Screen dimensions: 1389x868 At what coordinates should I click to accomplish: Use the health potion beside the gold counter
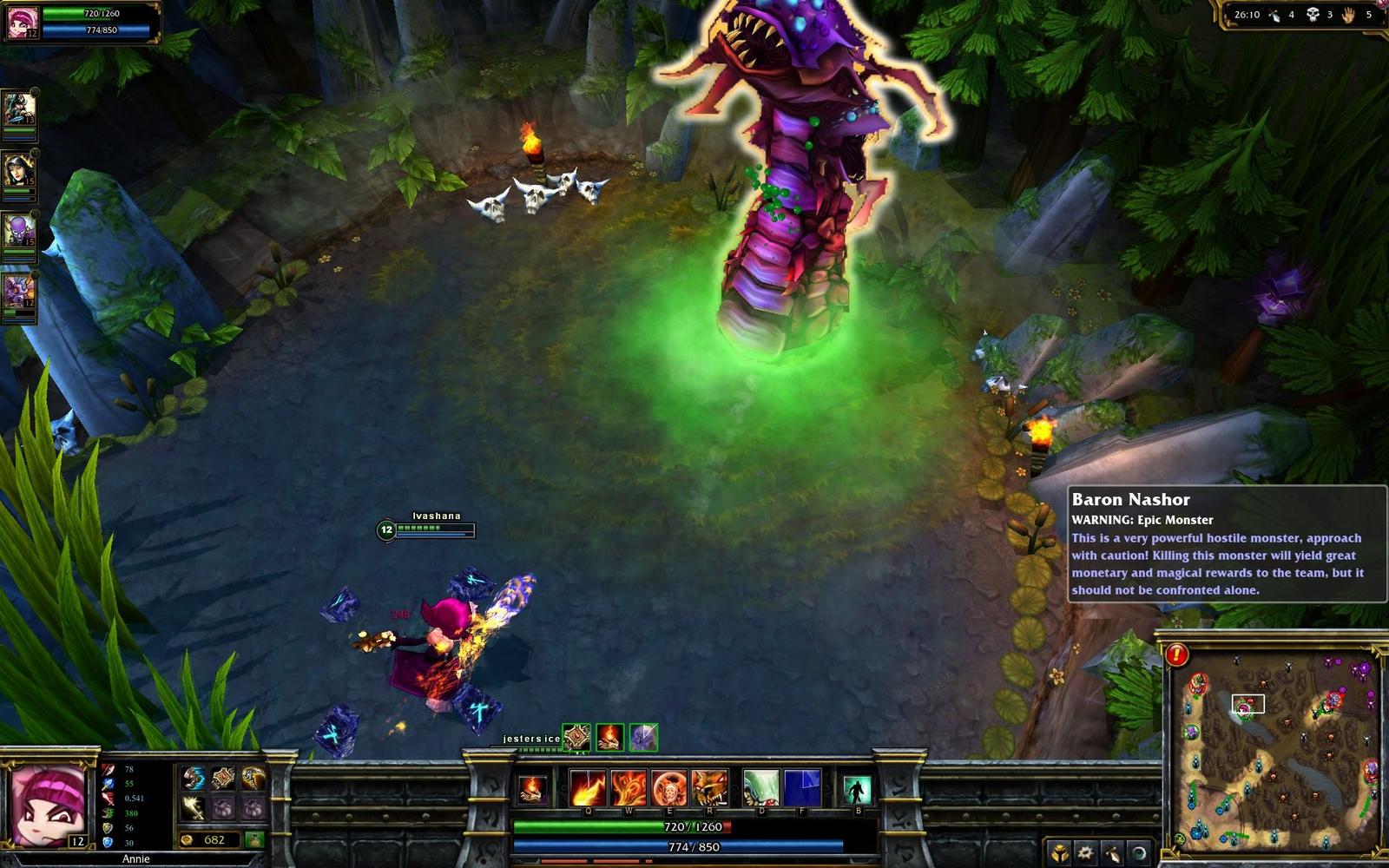click(x=254, y=840)
